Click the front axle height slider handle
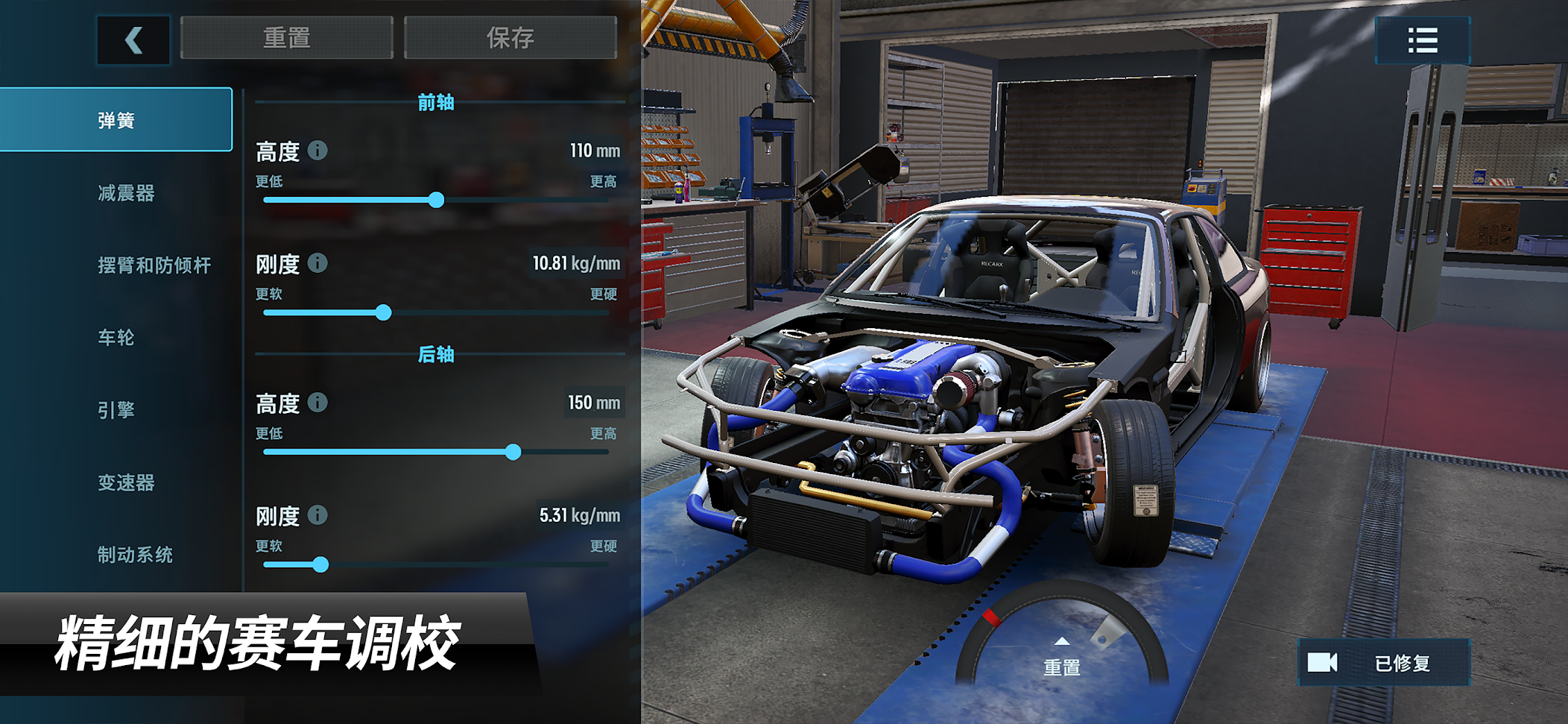Image resolution: width=1568 pixels, height=724 pixels. click(437, 200)
